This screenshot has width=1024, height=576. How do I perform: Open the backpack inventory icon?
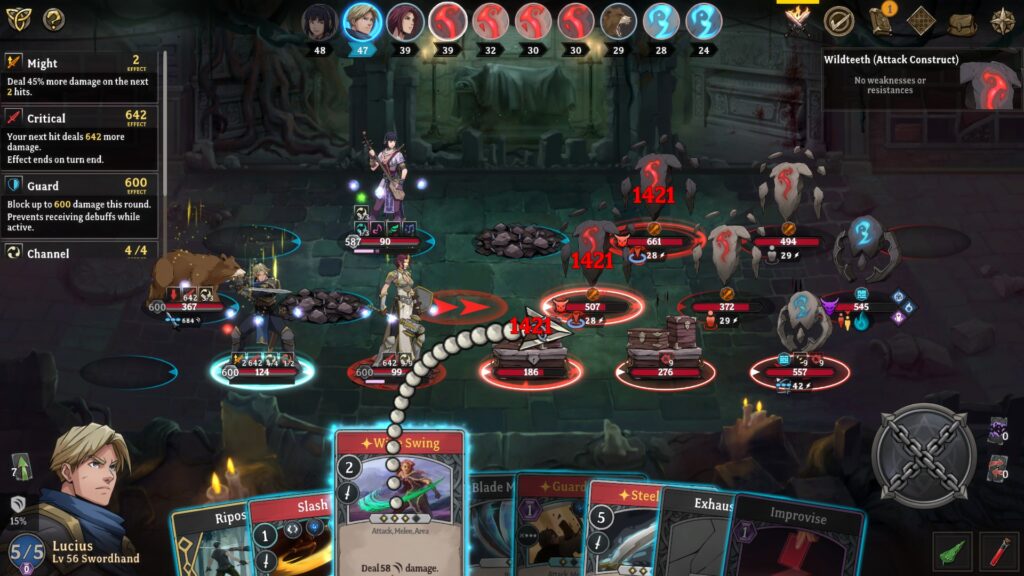[962, 21]
